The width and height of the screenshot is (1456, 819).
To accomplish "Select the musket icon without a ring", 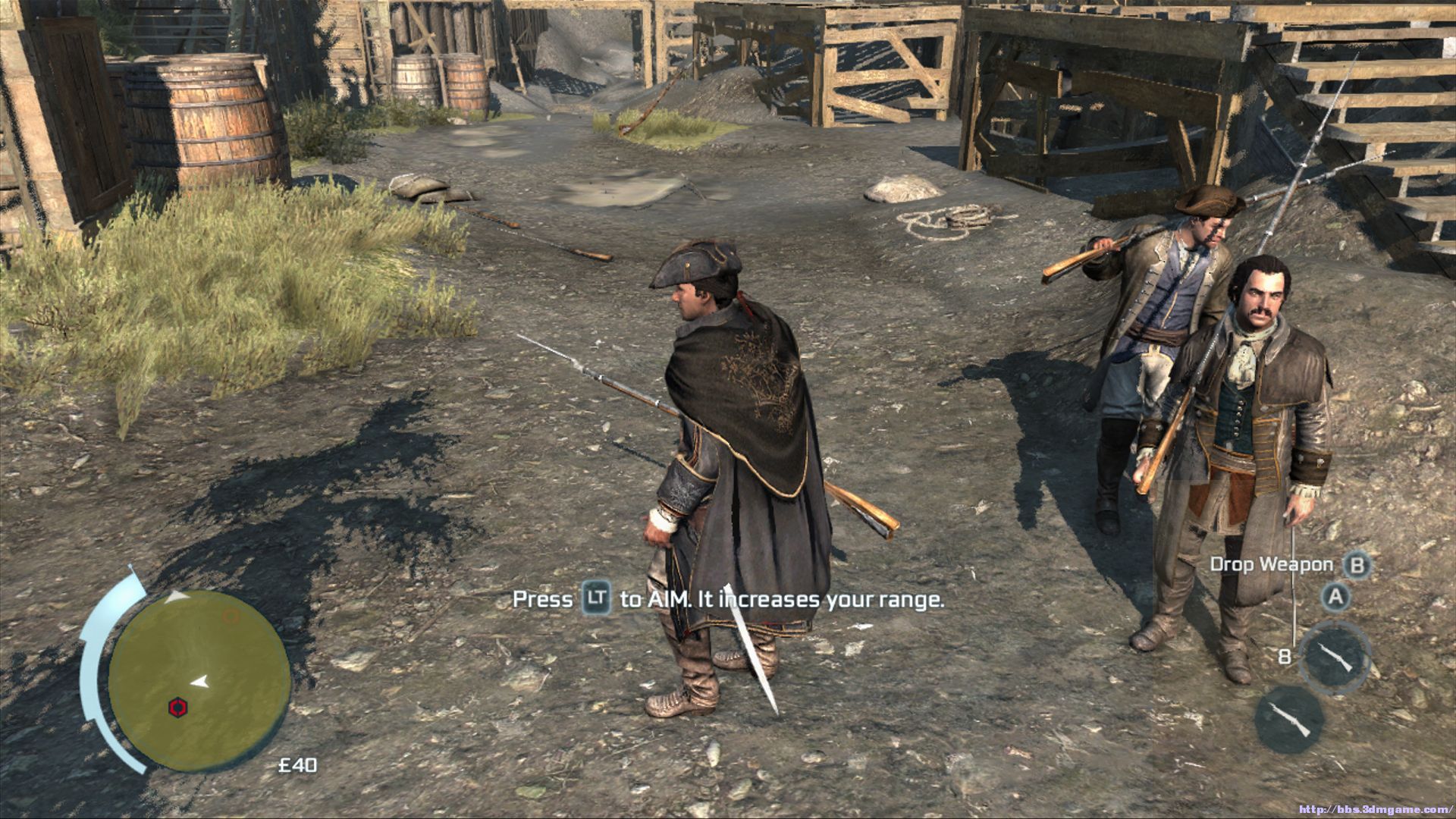I will coord(1289,719).
